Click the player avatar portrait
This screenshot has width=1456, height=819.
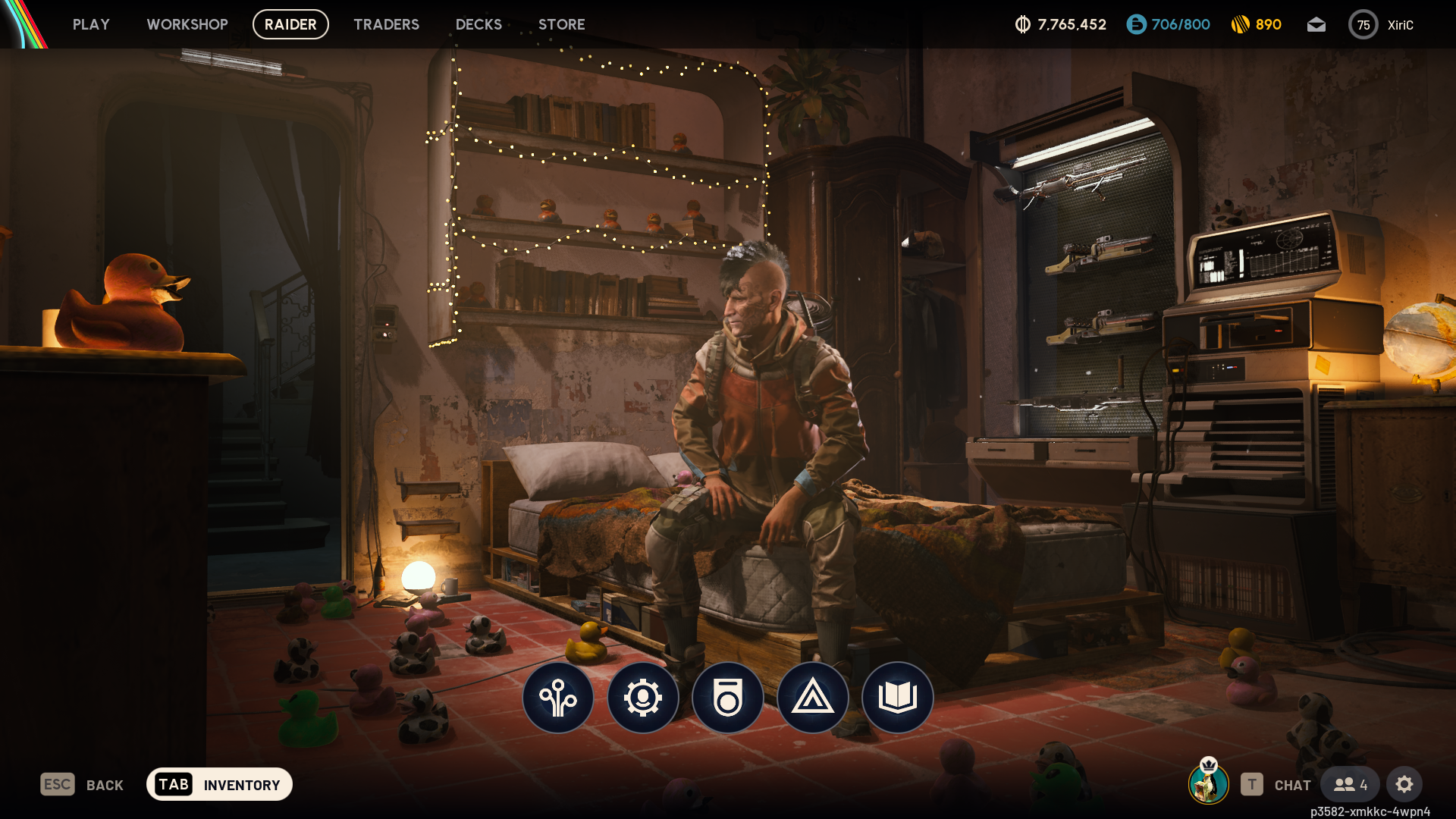(x=1208, y=783)
